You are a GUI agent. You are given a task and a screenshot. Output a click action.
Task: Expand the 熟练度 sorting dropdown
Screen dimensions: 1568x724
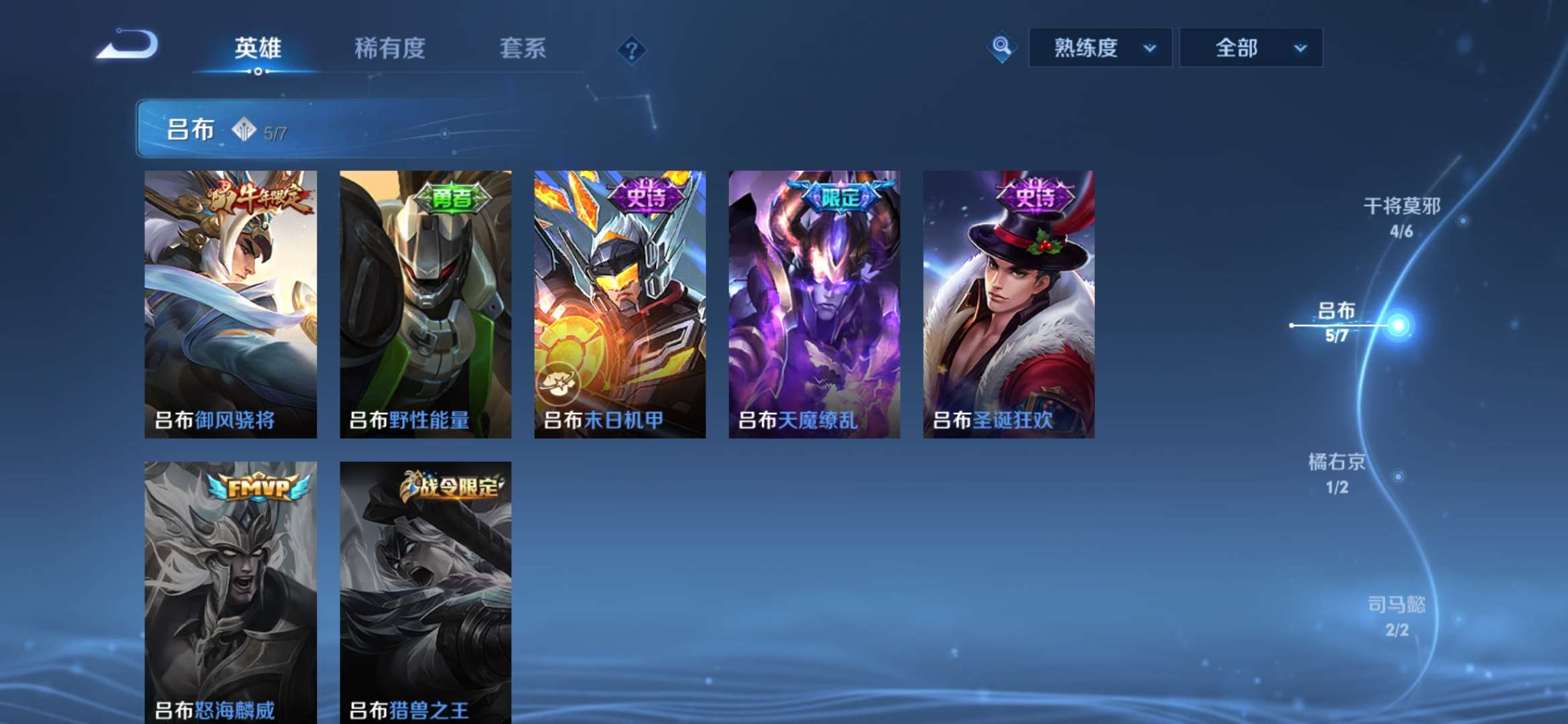1100,48
